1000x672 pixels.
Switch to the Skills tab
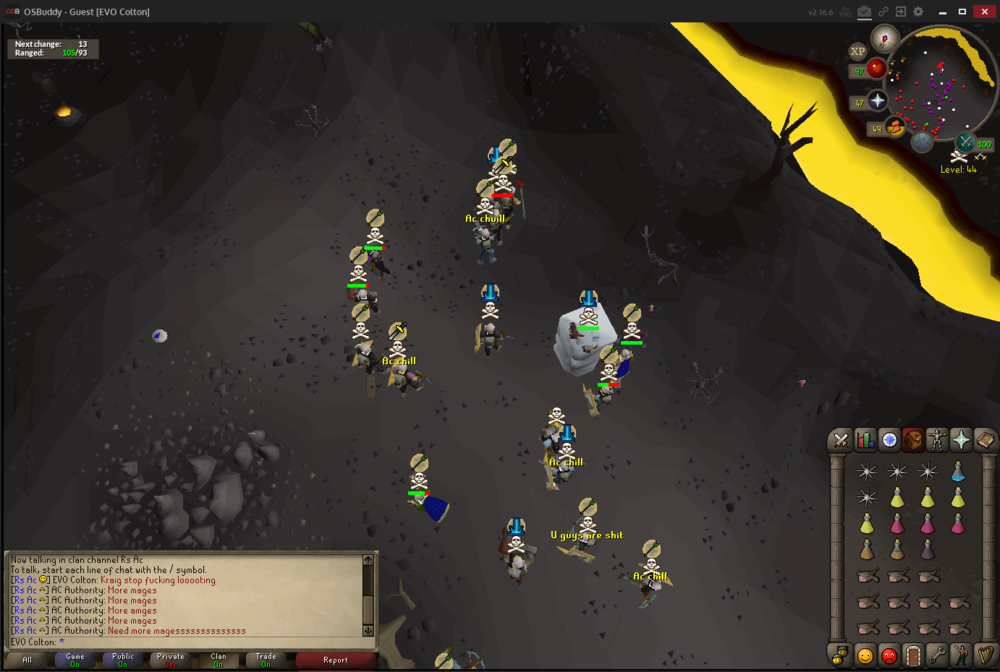coord(865,440)
